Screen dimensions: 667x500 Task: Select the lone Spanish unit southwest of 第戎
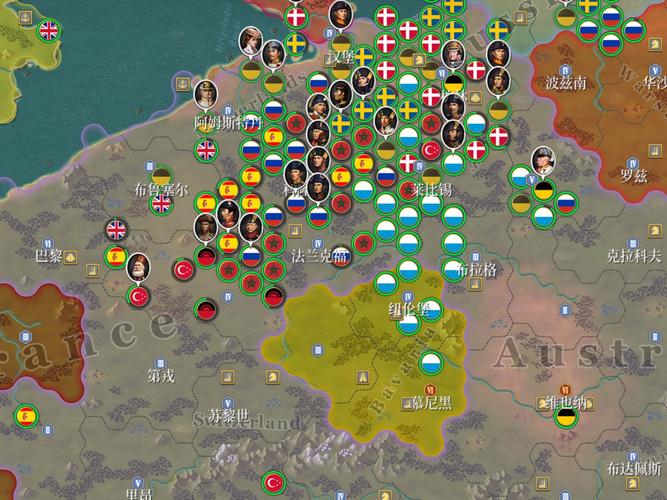tap(25, 414)
